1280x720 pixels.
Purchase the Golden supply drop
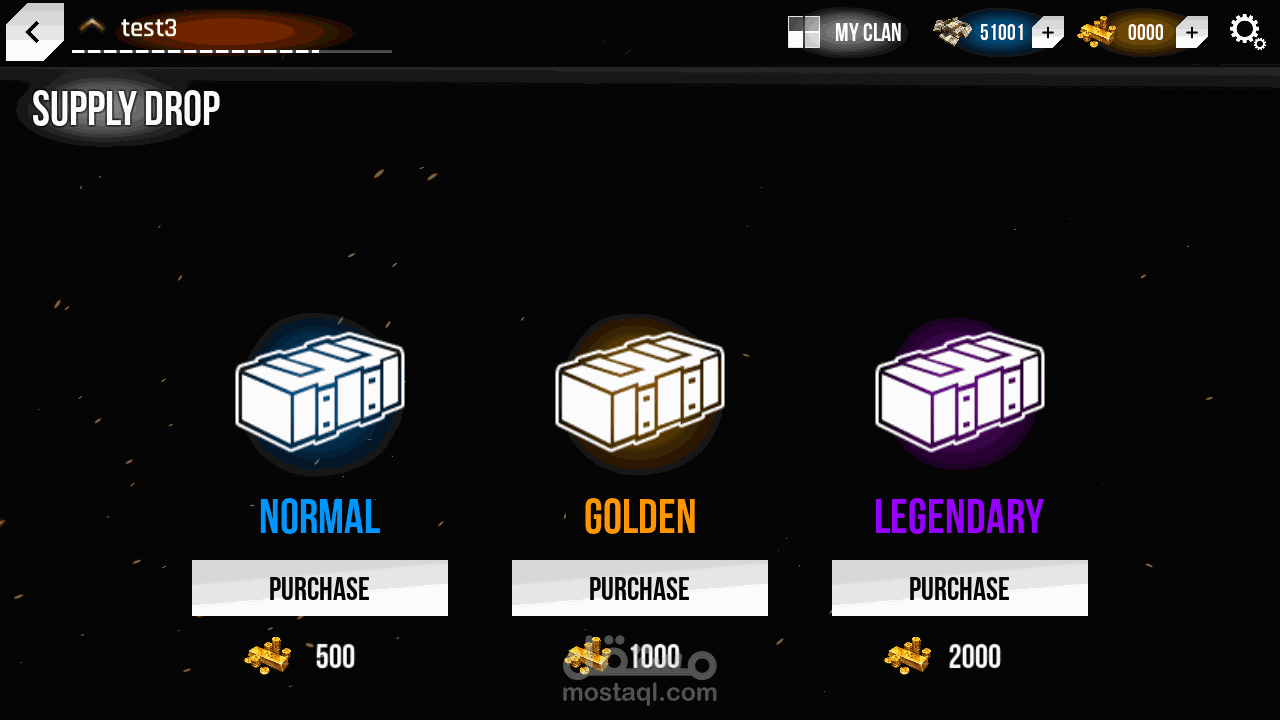point(639,588)
